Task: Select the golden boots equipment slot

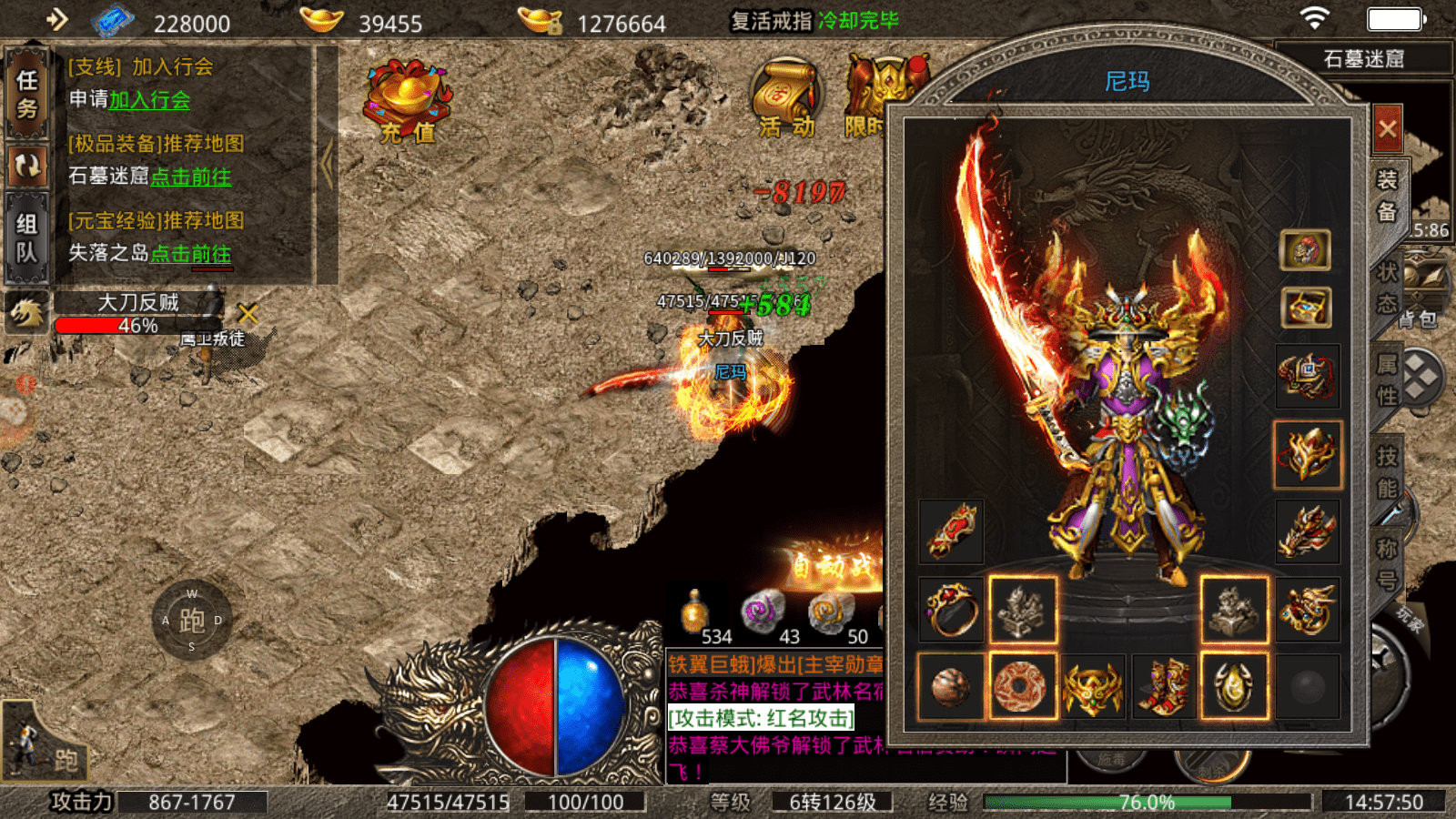Action: coord(1164,686)
